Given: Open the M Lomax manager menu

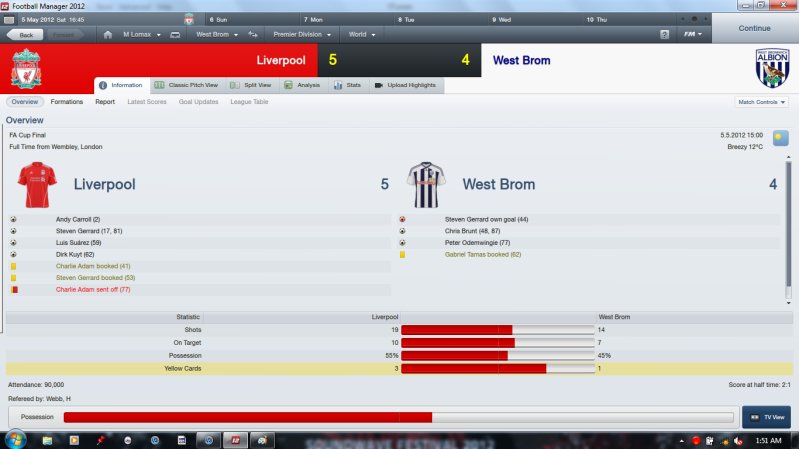Looking at the screenshot, I should 140,35.
